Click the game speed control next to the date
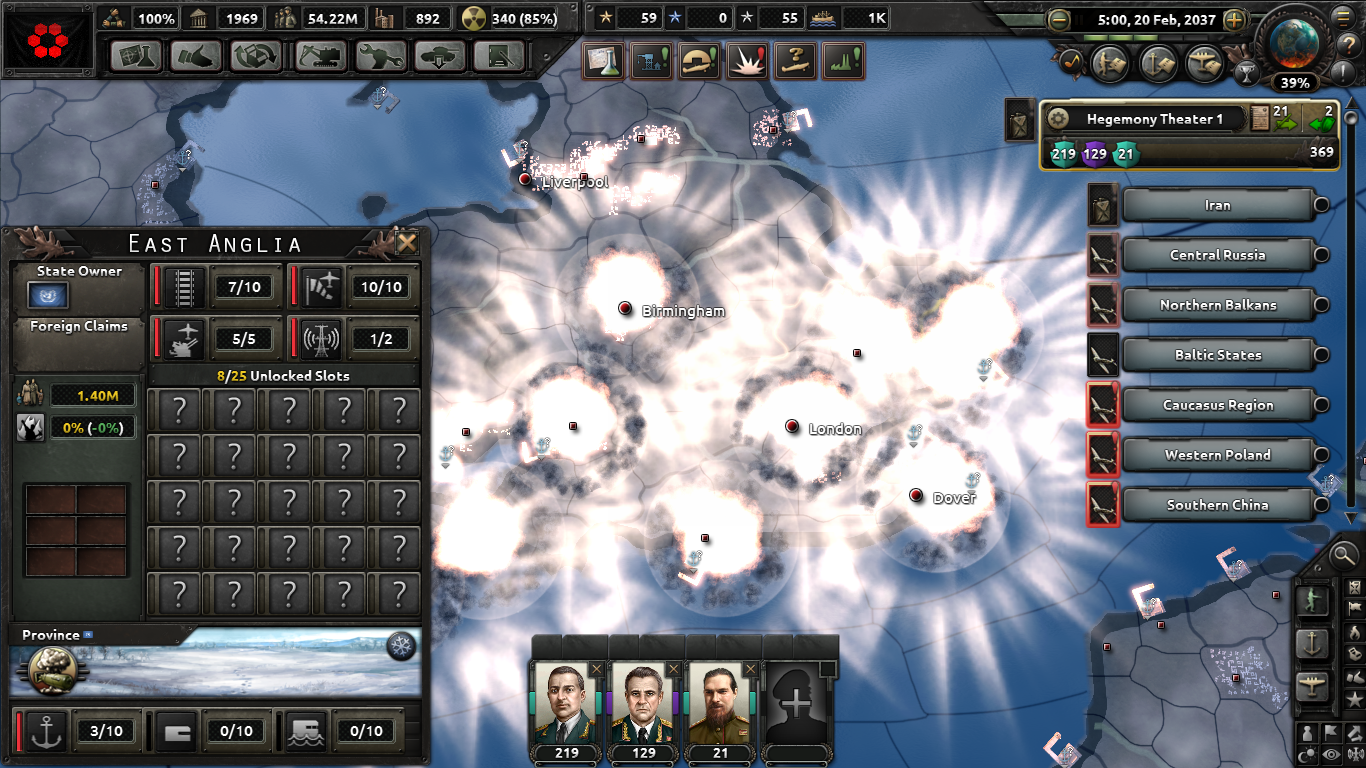 pos(1234,19)
